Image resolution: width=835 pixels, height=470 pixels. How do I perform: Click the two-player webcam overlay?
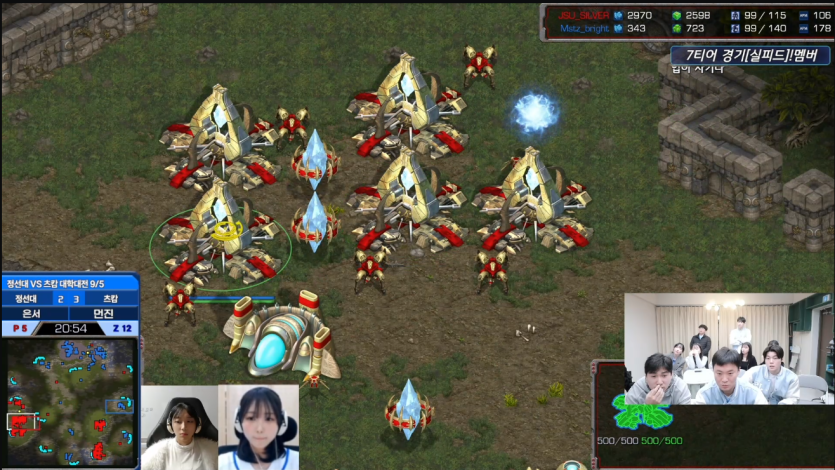pyautogui.click(x=219, y=427)
